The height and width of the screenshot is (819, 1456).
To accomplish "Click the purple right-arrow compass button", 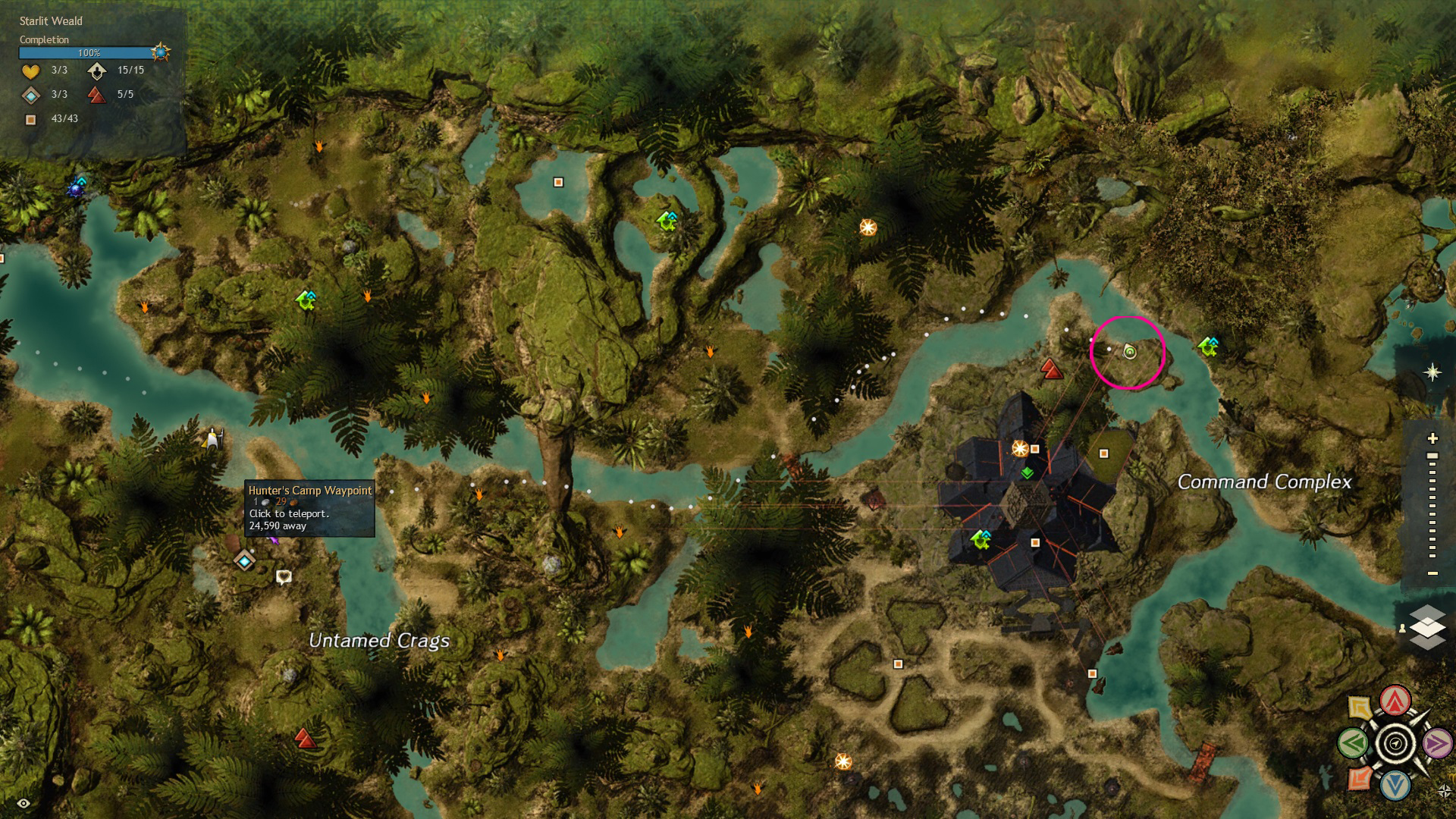I will (1437, 744).
